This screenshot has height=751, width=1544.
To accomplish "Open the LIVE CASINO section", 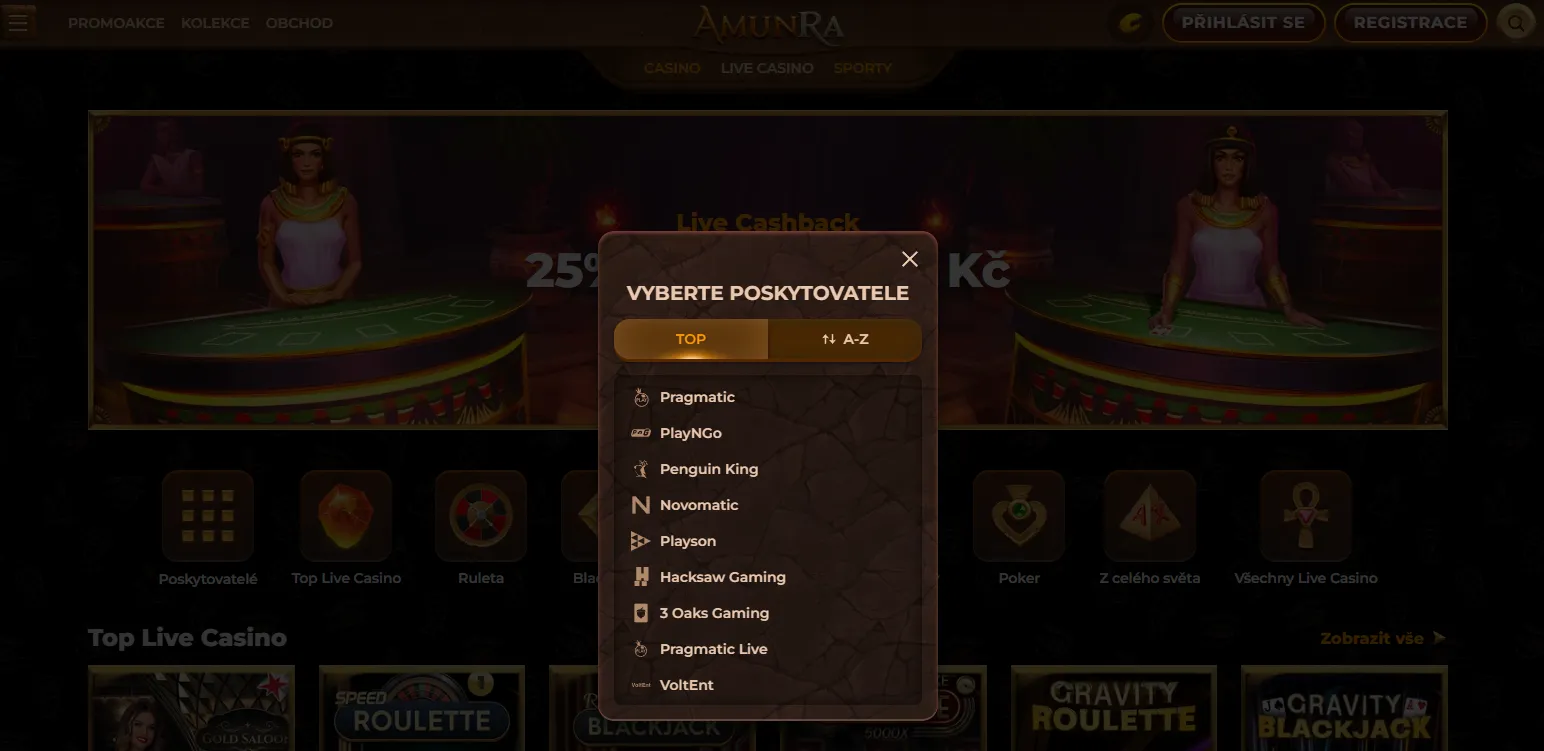I will pos(766,67).
